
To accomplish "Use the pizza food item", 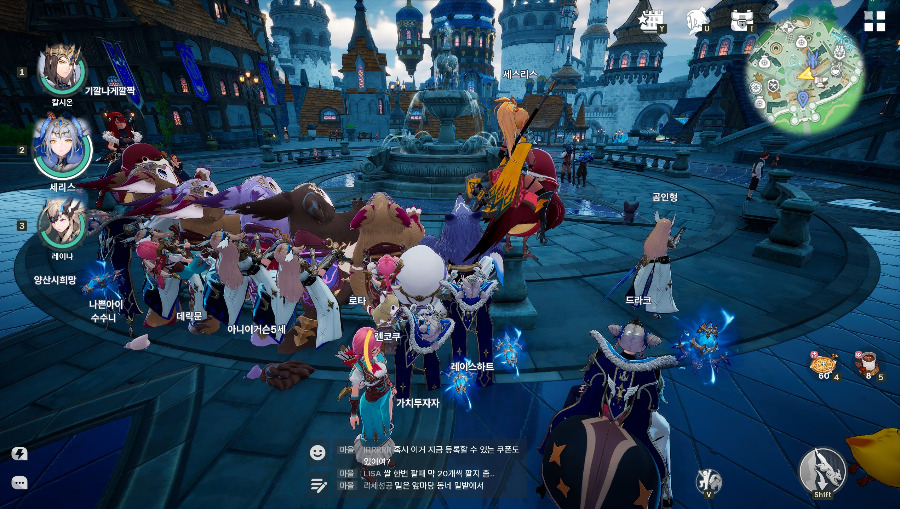I will click(824, 363).
